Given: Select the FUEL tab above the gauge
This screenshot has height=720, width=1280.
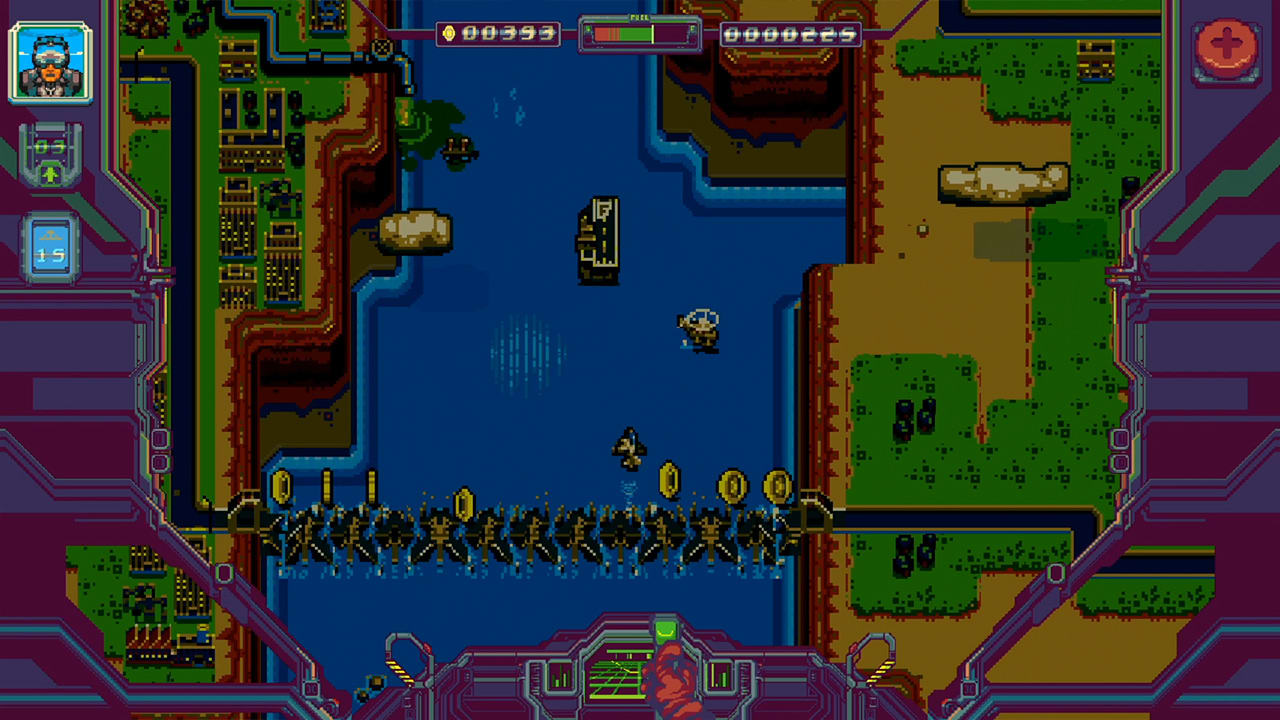Looking at the screenshot, I should point(640,17).
